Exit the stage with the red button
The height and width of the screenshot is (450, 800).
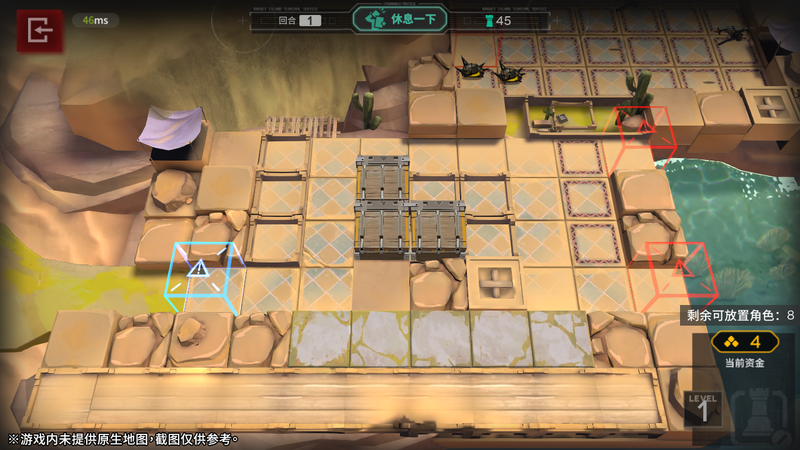[x=39, y=31]
